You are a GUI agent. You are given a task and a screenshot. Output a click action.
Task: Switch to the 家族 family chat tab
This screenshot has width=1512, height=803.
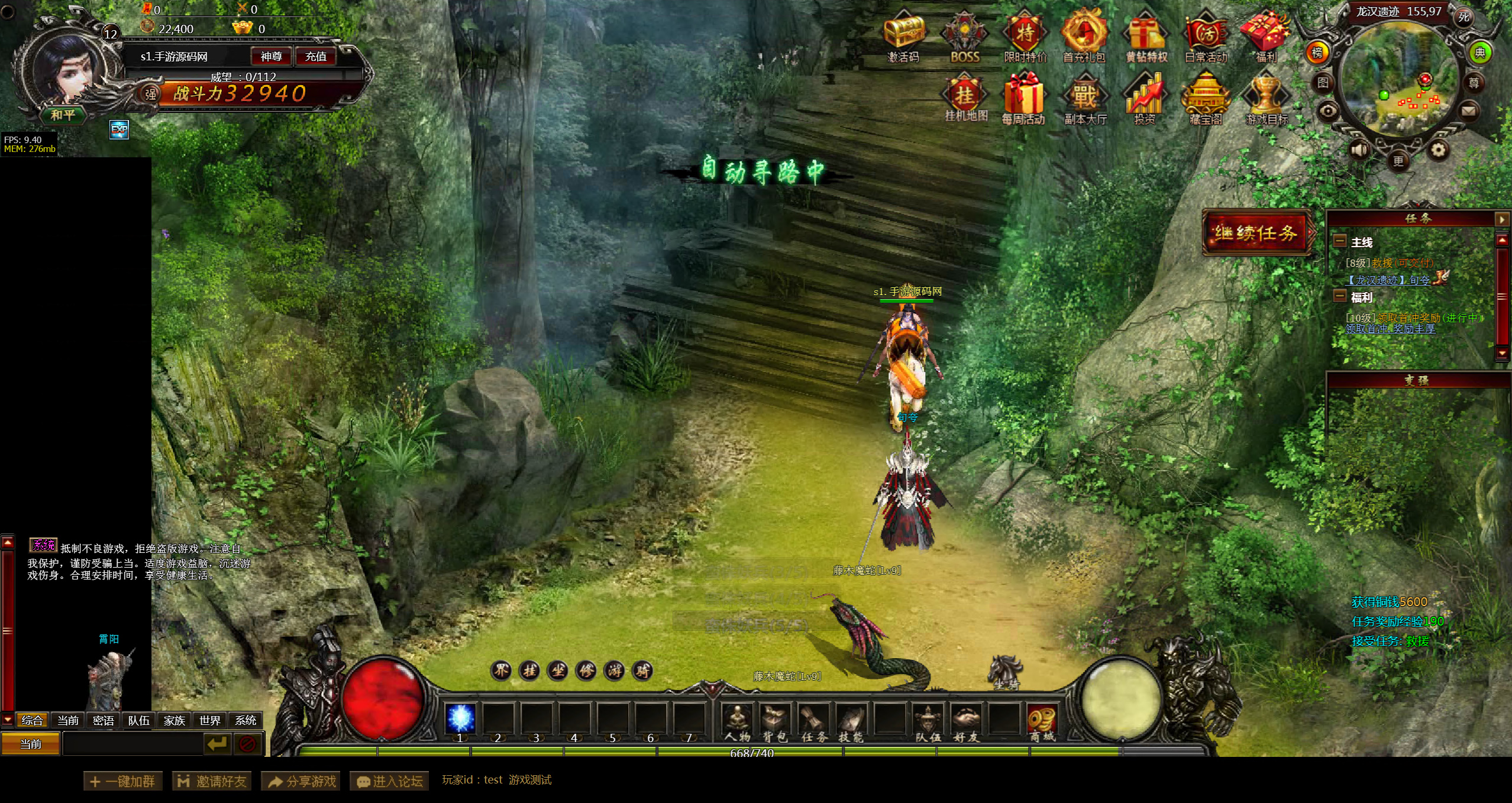click(x=175, y=720)
